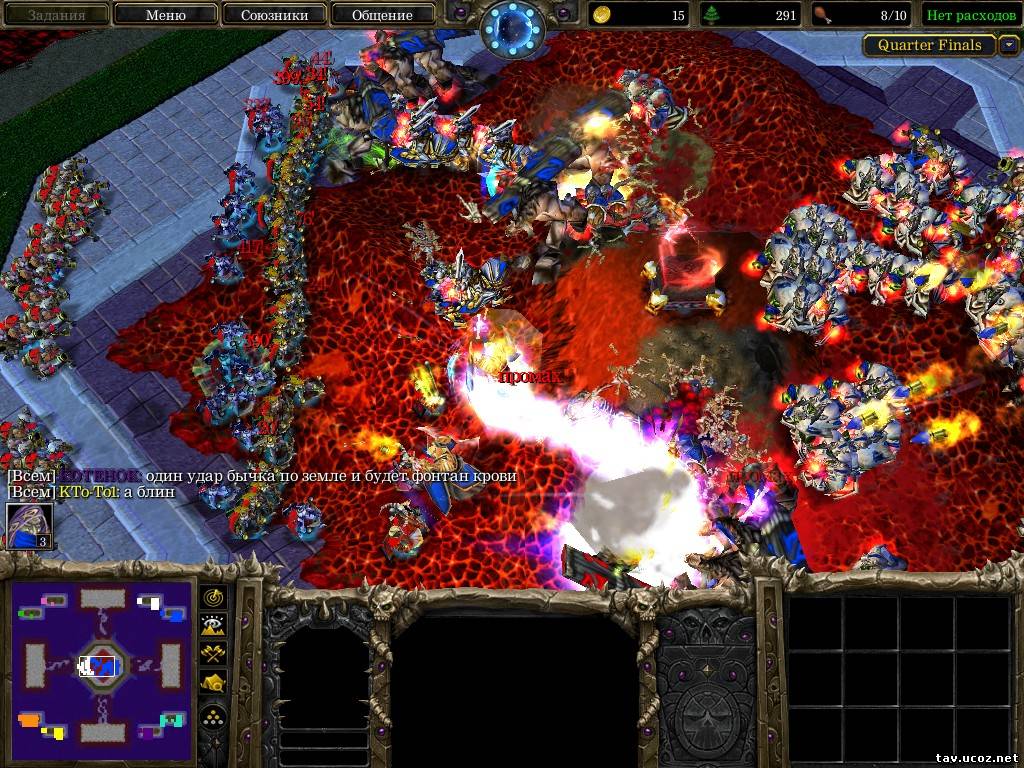Screen dimensions: 1024x768
Task: Open the Задания quests button
Action: [56, 15]
